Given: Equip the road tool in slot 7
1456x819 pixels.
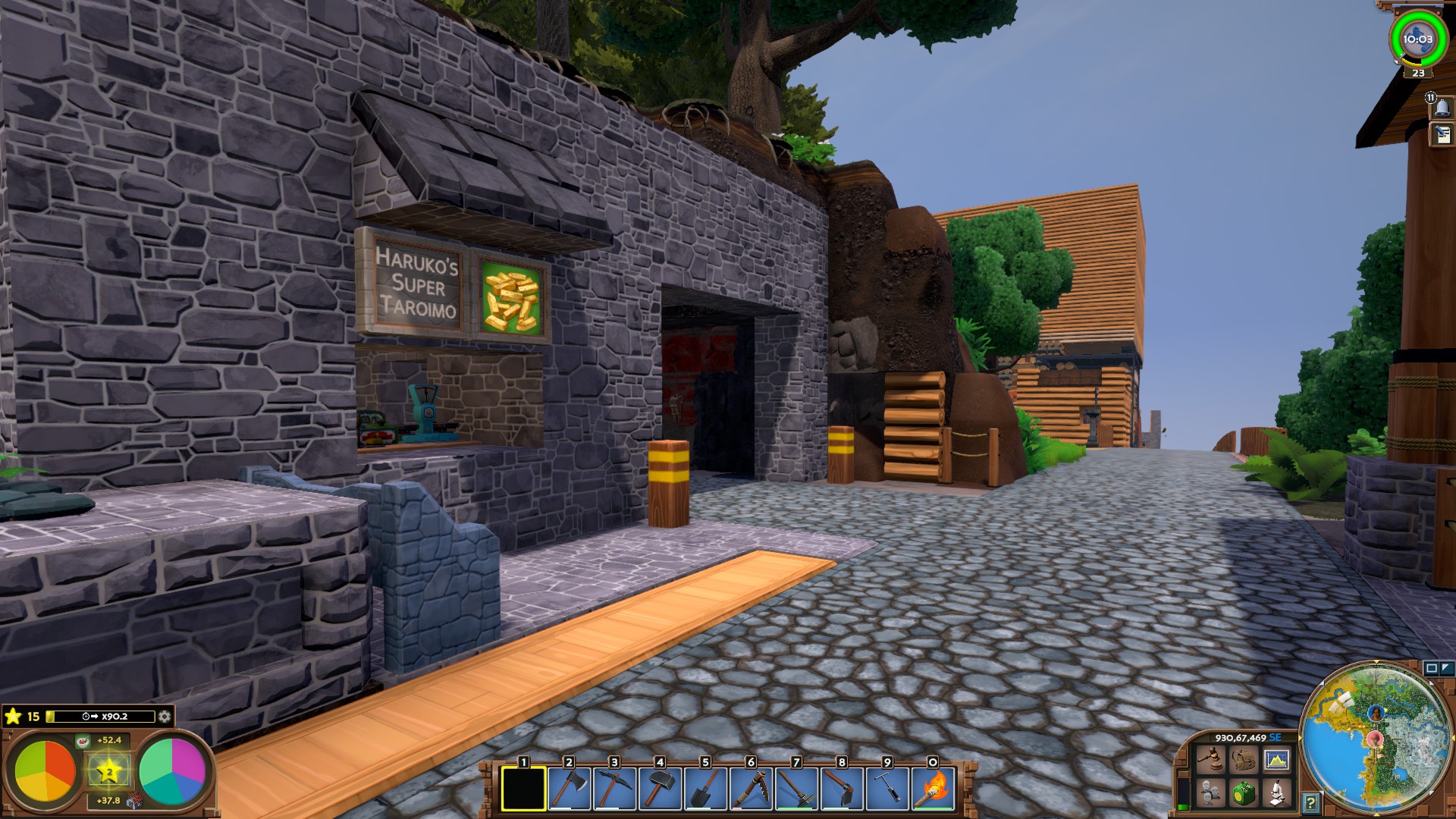Looking at the screenshot, I should point(796,789).
